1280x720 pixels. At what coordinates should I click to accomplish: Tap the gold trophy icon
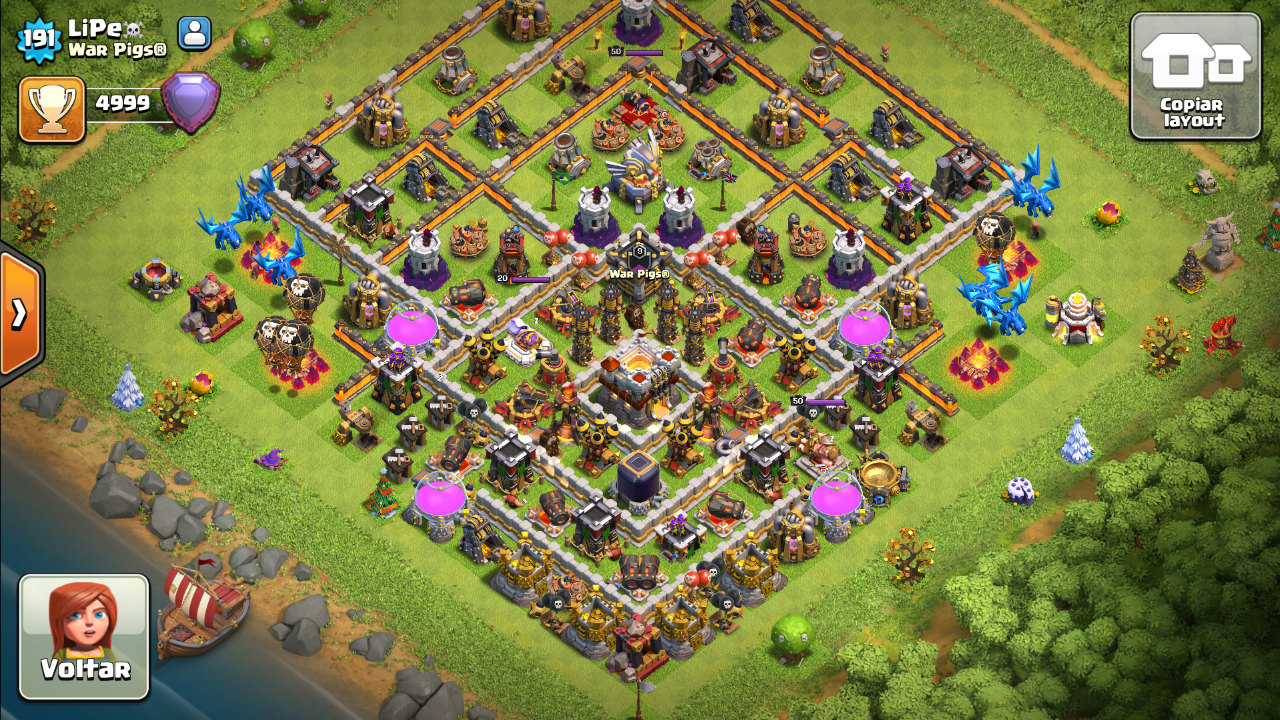point(51,108)
